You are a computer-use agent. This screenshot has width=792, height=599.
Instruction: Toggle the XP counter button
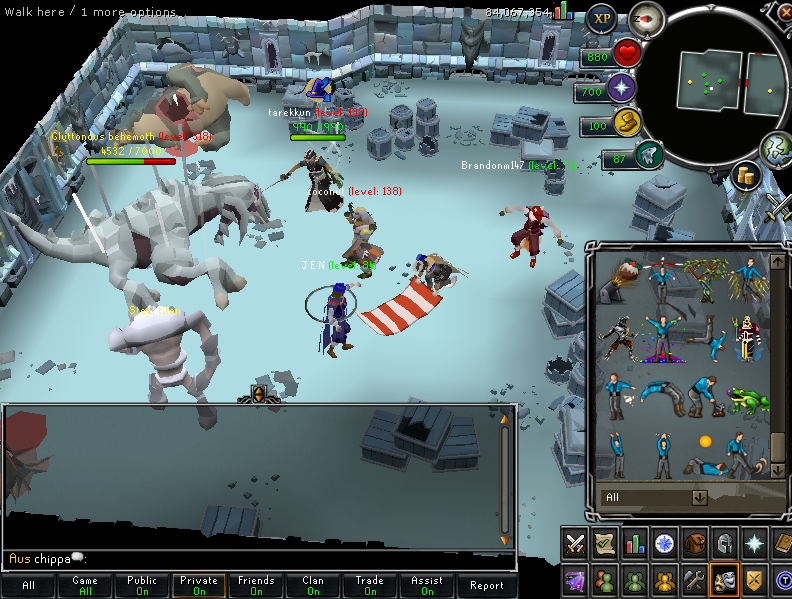click(601, 17)
